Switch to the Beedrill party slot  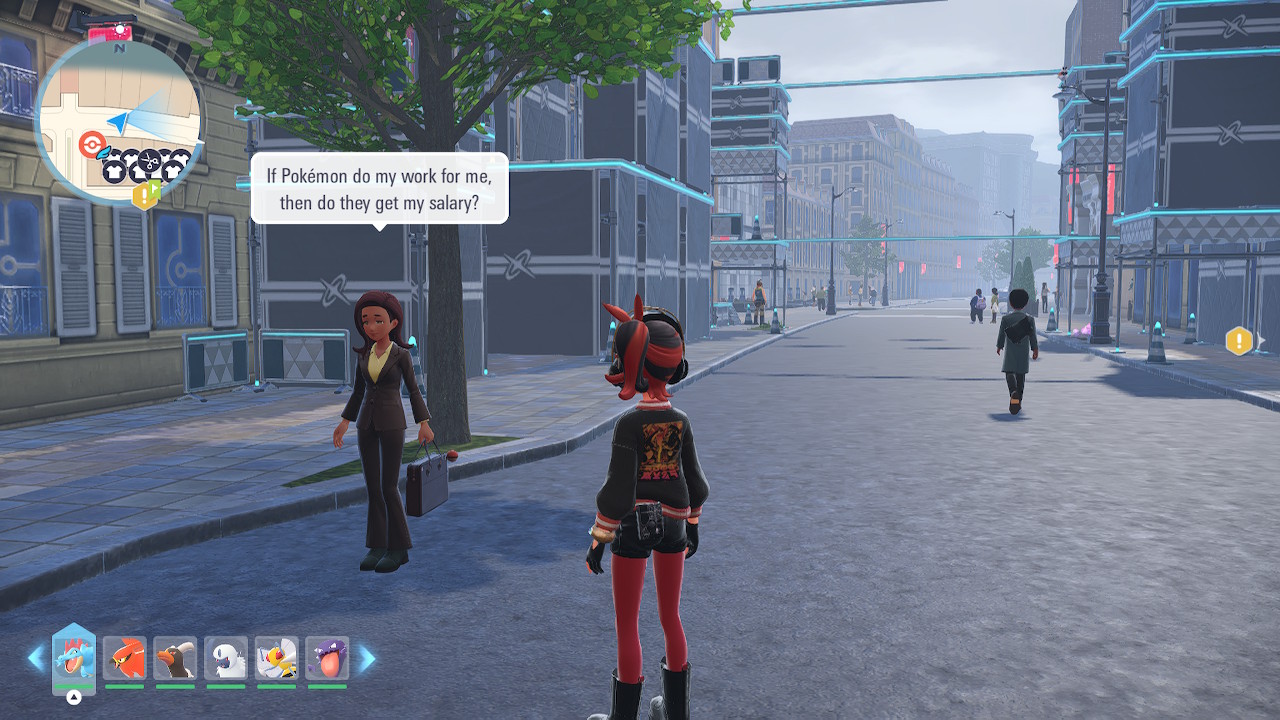(277, 658)
